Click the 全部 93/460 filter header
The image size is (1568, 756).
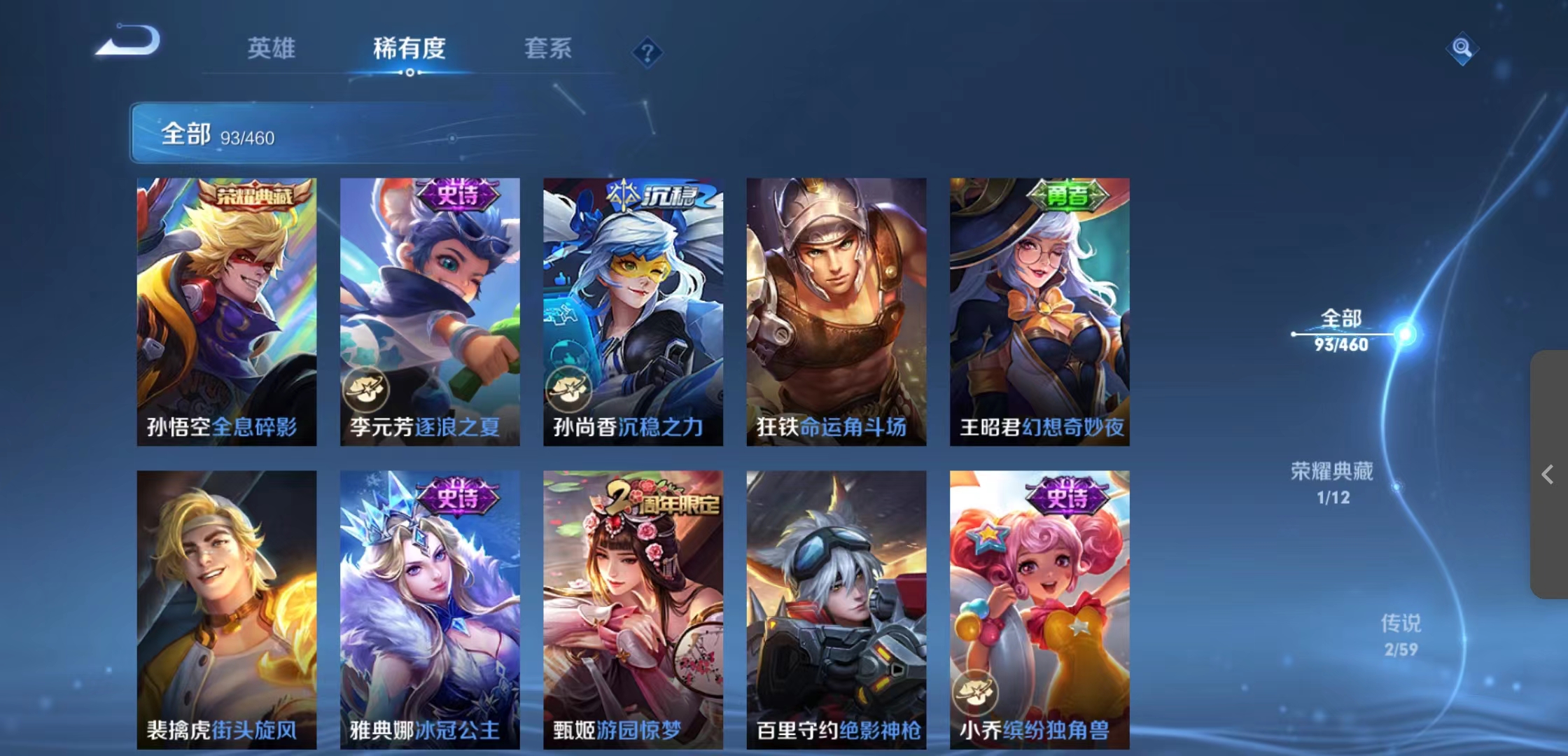click(x=217, y=133)
